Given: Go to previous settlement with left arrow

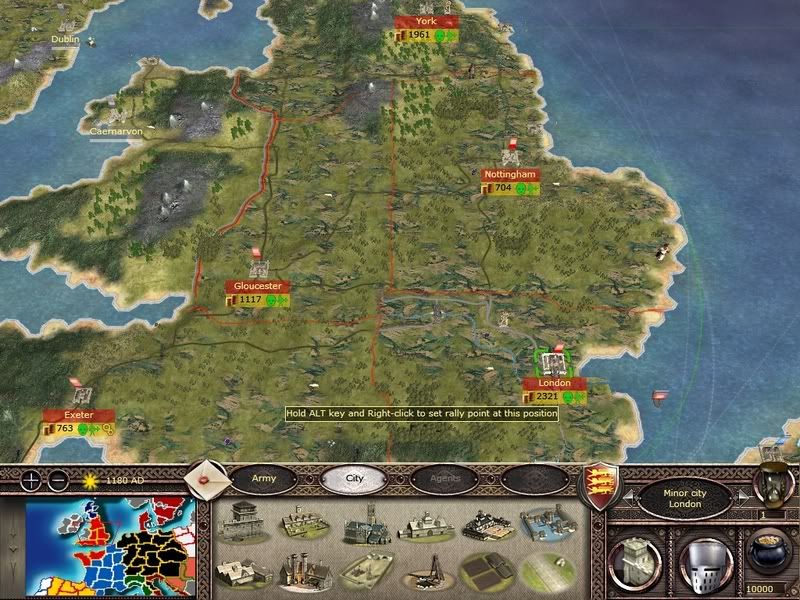Looking at the screenshot, I should tap(629, 497).
